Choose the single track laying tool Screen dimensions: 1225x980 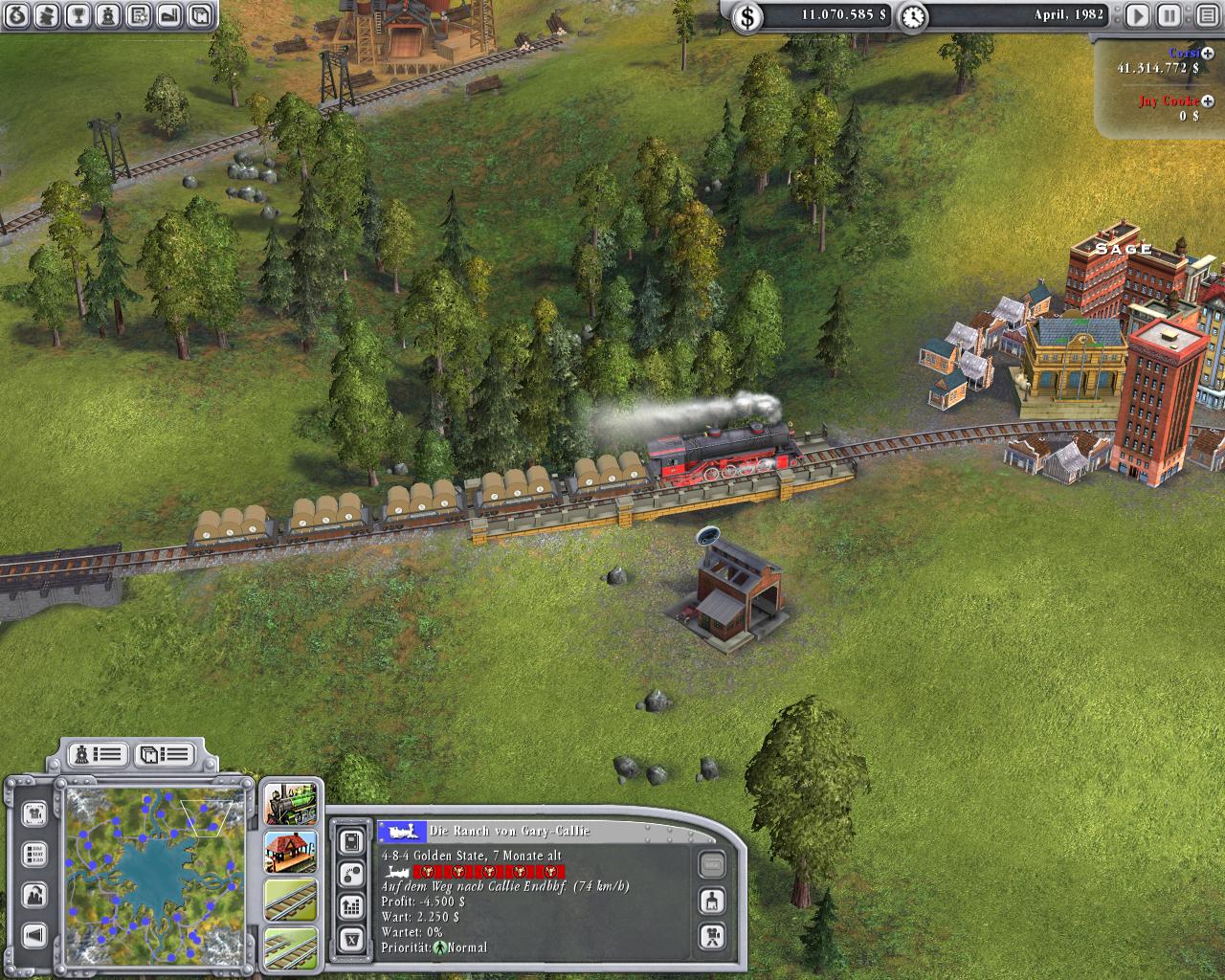290,900
